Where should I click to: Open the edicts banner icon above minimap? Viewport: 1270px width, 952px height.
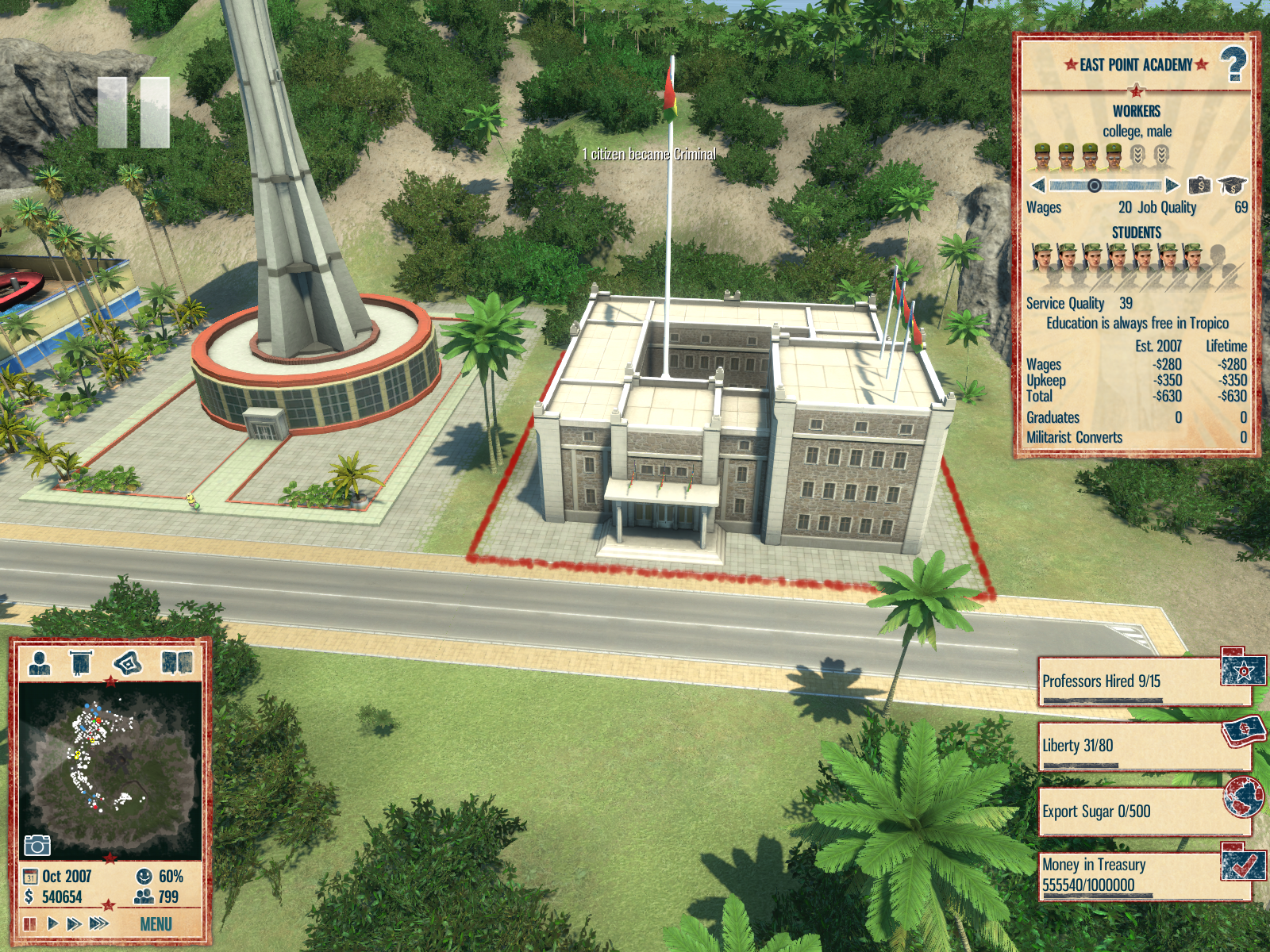pos(81,662)
